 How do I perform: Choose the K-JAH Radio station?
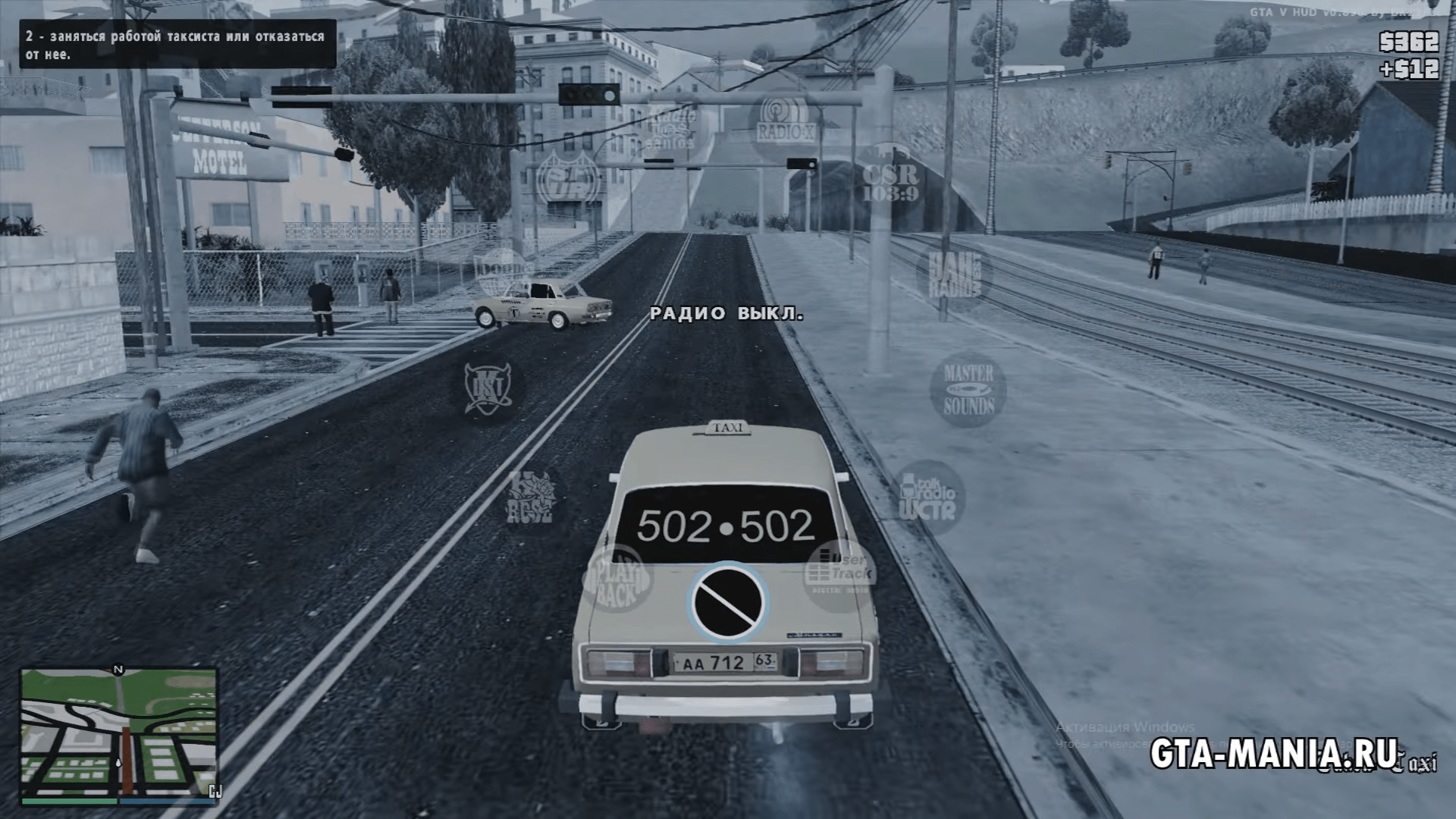coord(953,275)
